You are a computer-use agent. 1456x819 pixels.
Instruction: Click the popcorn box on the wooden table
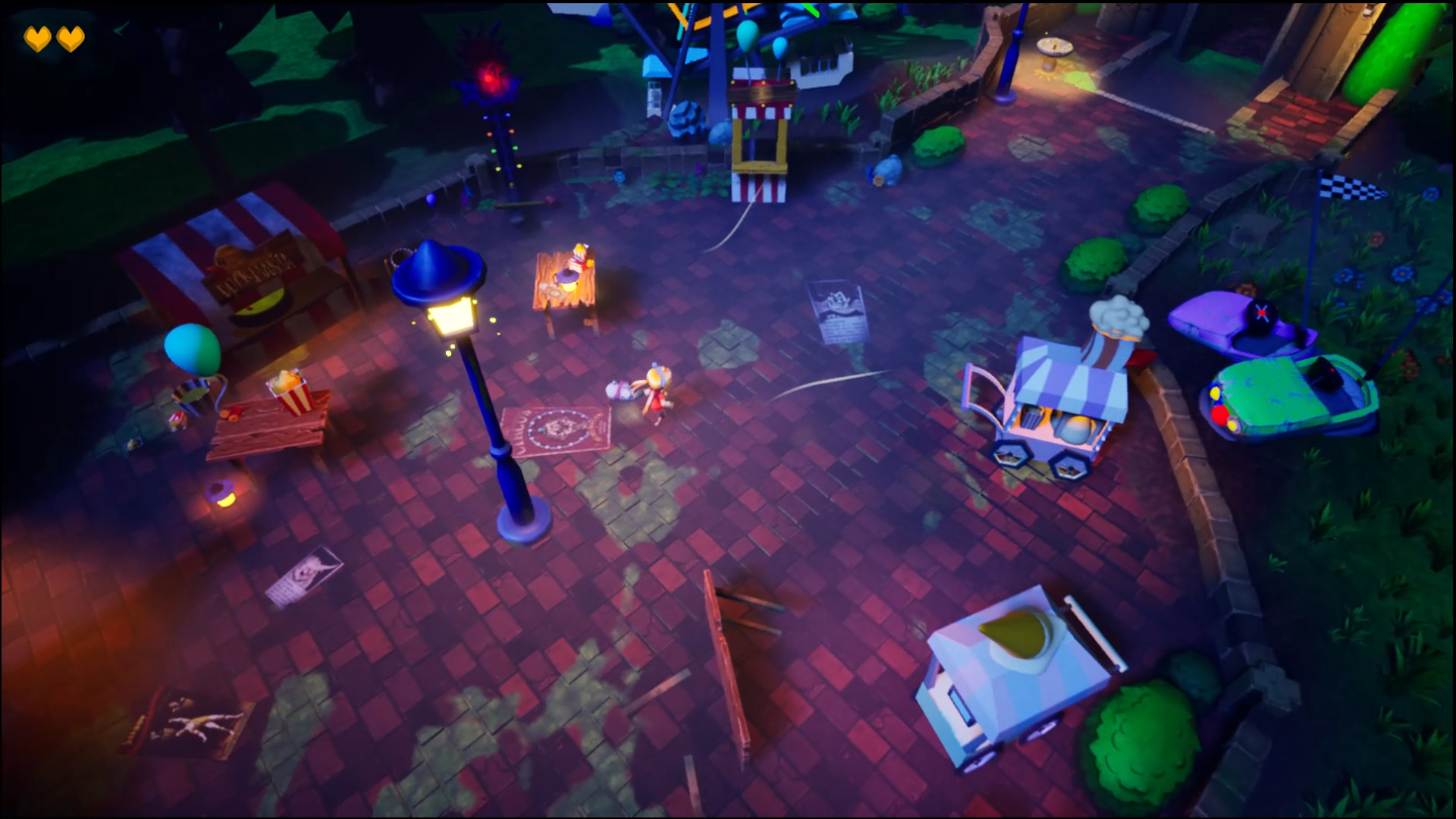(288, 392)
